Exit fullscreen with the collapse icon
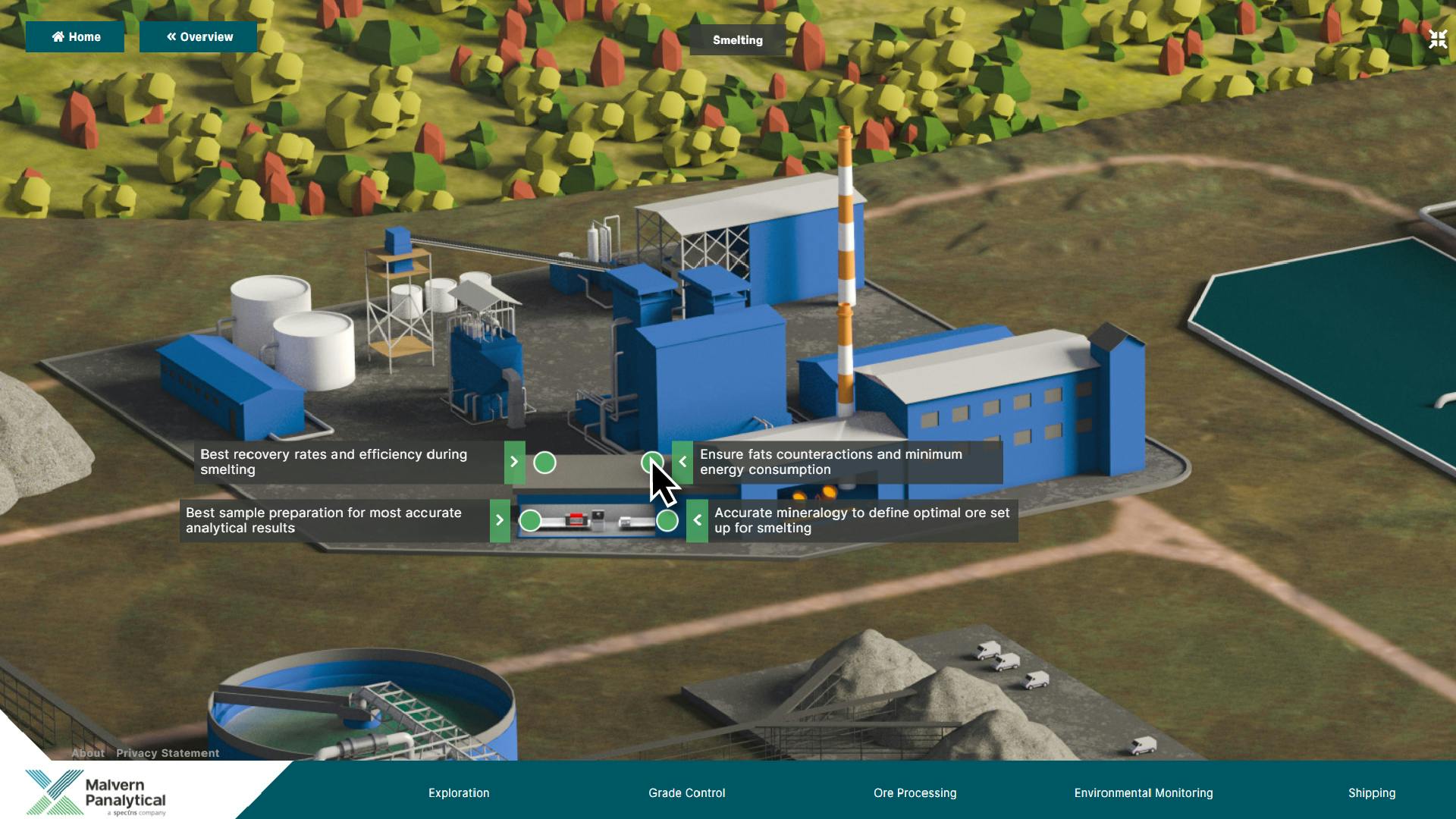The width and height of the screenshot is (1456, 819). (x=1437, y=39)
